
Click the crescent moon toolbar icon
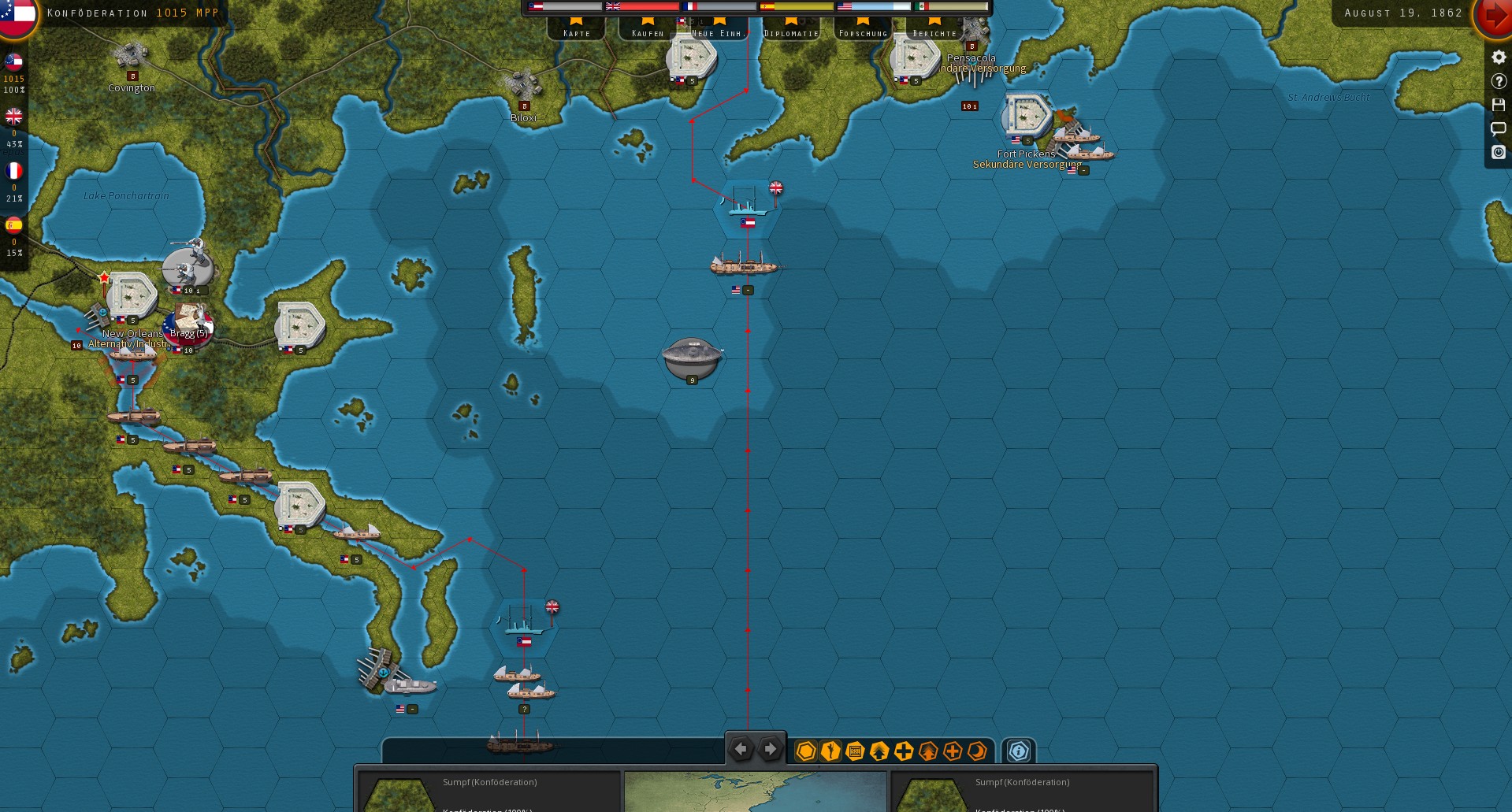pyautogui.click(x=977, y=751)
